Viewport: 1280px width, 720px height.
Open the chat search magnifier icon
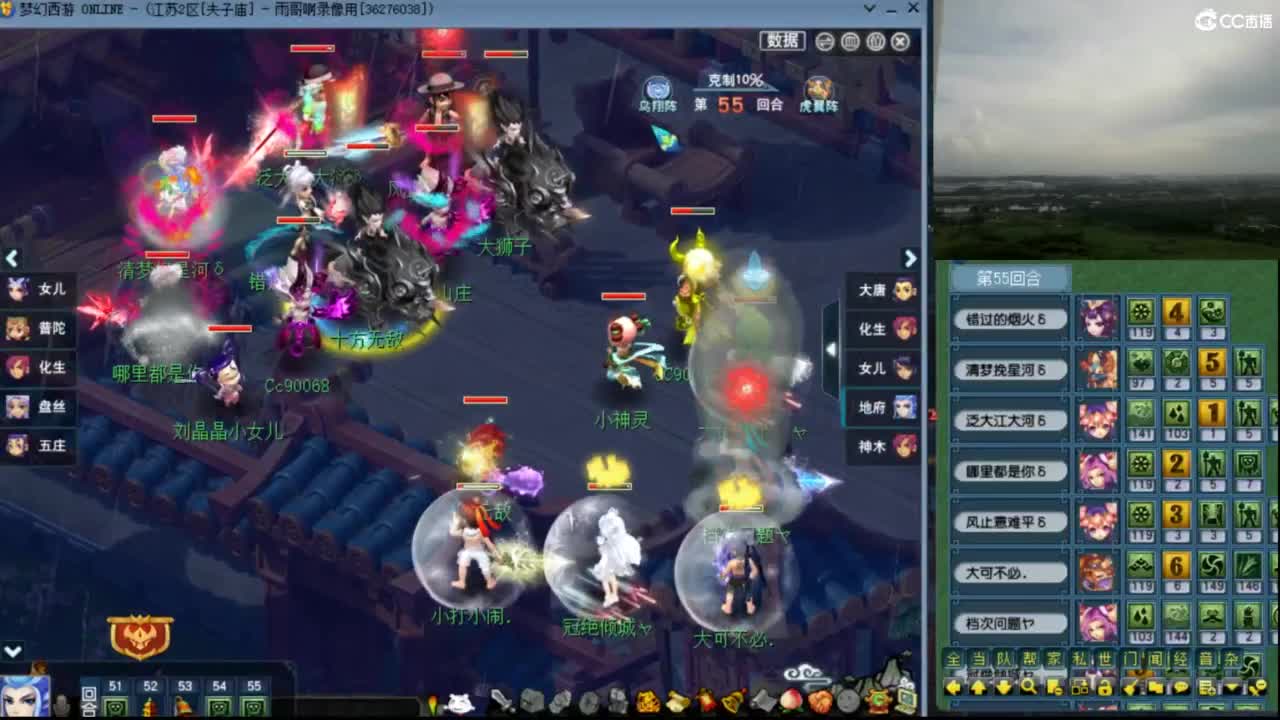point(1030,687)
